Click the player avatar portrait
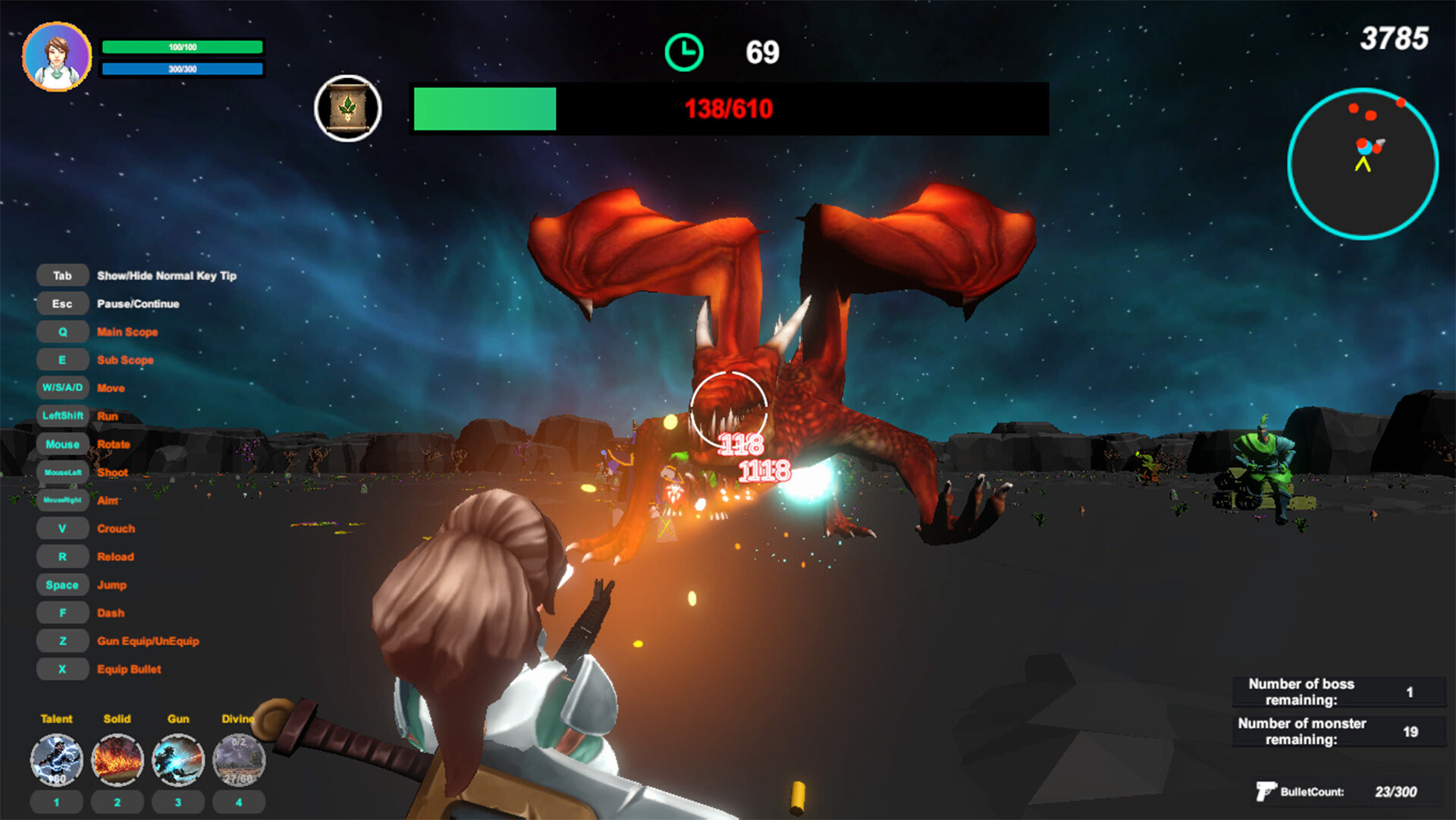Screen dimensions: 1456x820 click(x=59, y=55)
